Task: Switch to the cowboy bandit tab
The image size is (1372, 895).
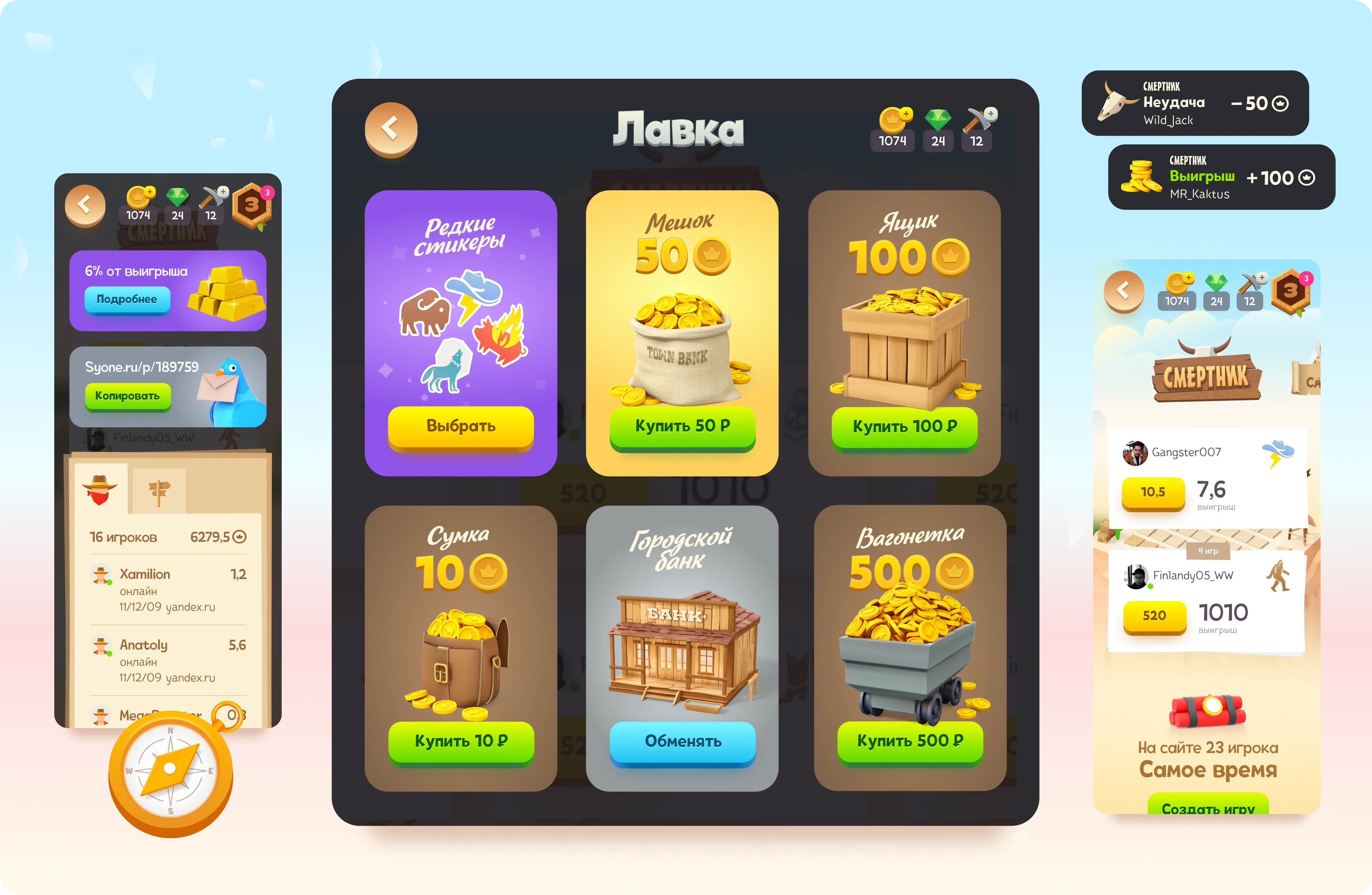Action: click(100, 490)
